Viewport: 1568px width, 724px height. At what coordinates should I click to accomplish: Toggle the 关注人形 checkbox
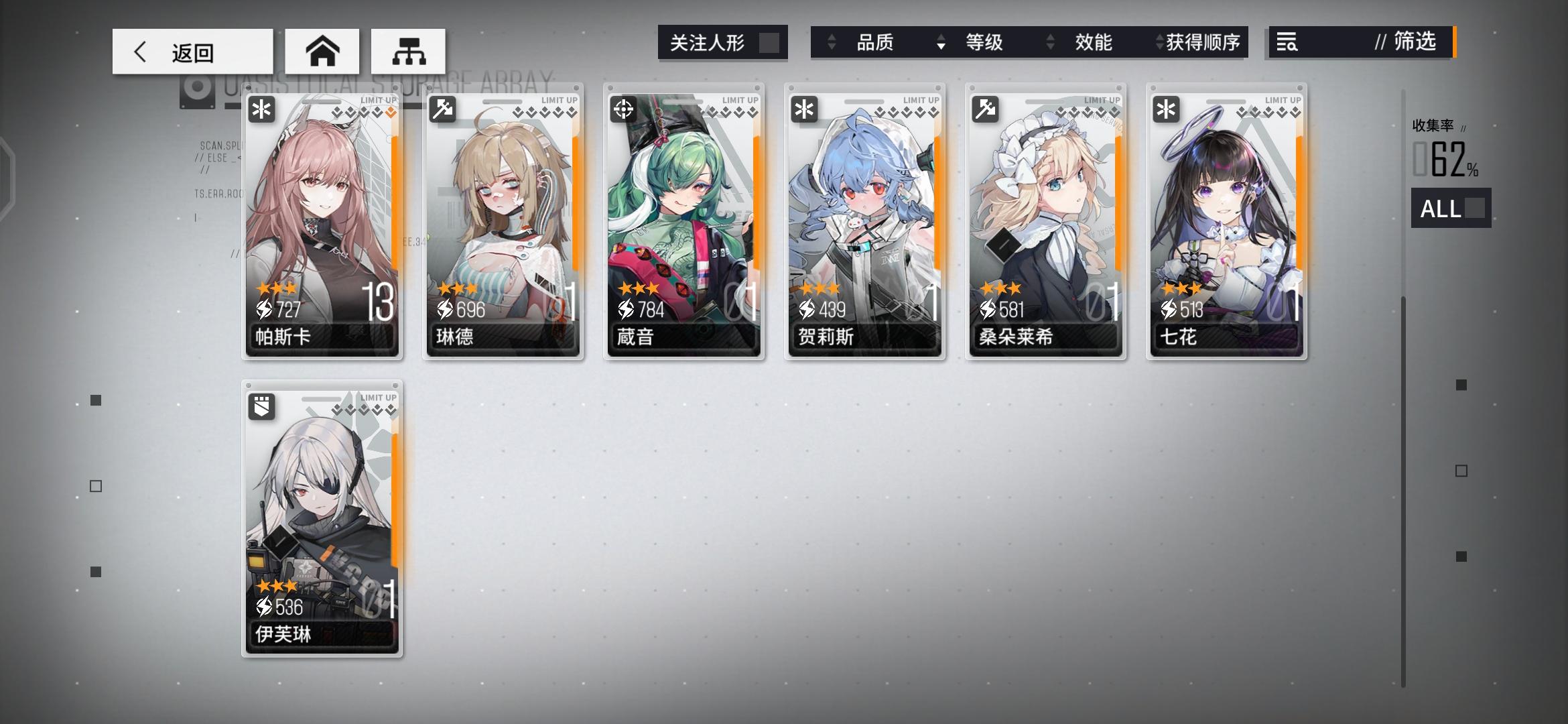click(x=764, y=43)
